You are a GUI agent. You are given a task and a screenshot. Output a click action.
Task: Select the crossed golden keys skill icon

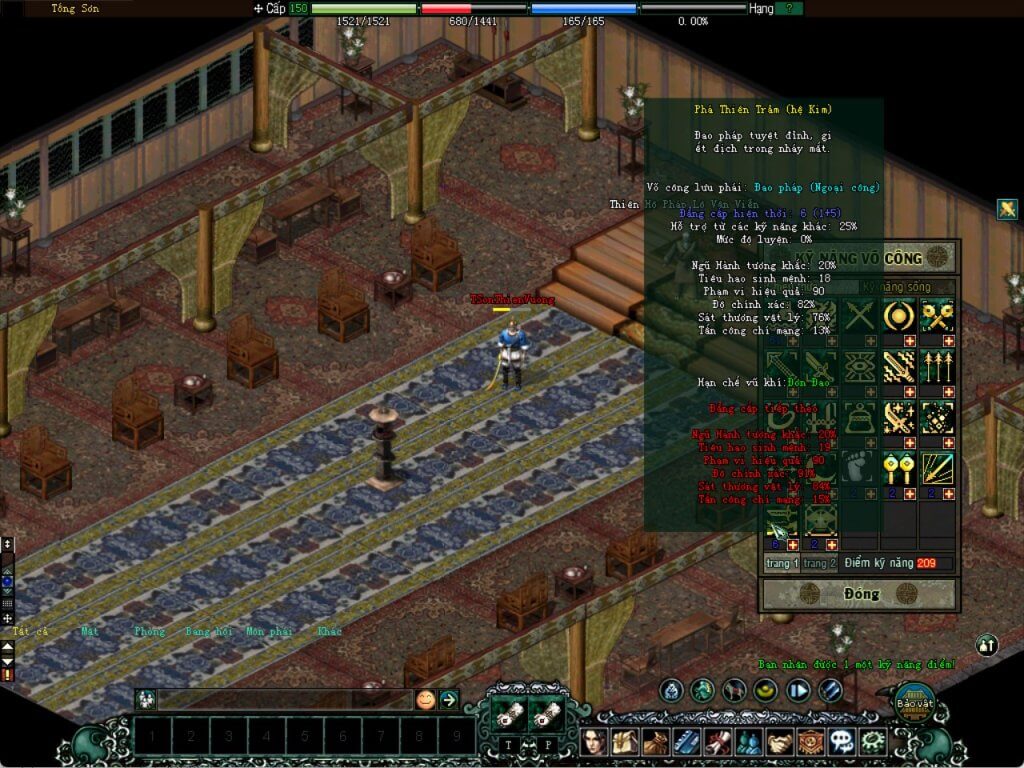(x=937, y=317)
